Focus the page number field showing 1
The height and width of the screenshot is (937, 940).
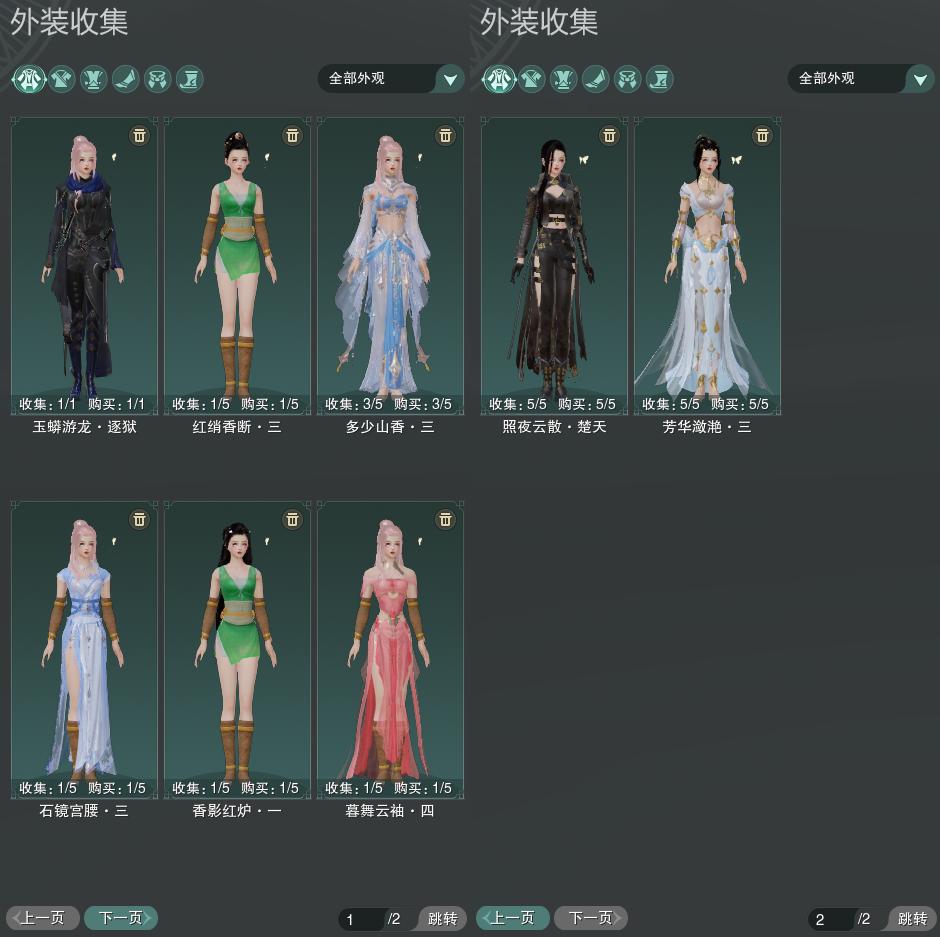click(360, 919)
